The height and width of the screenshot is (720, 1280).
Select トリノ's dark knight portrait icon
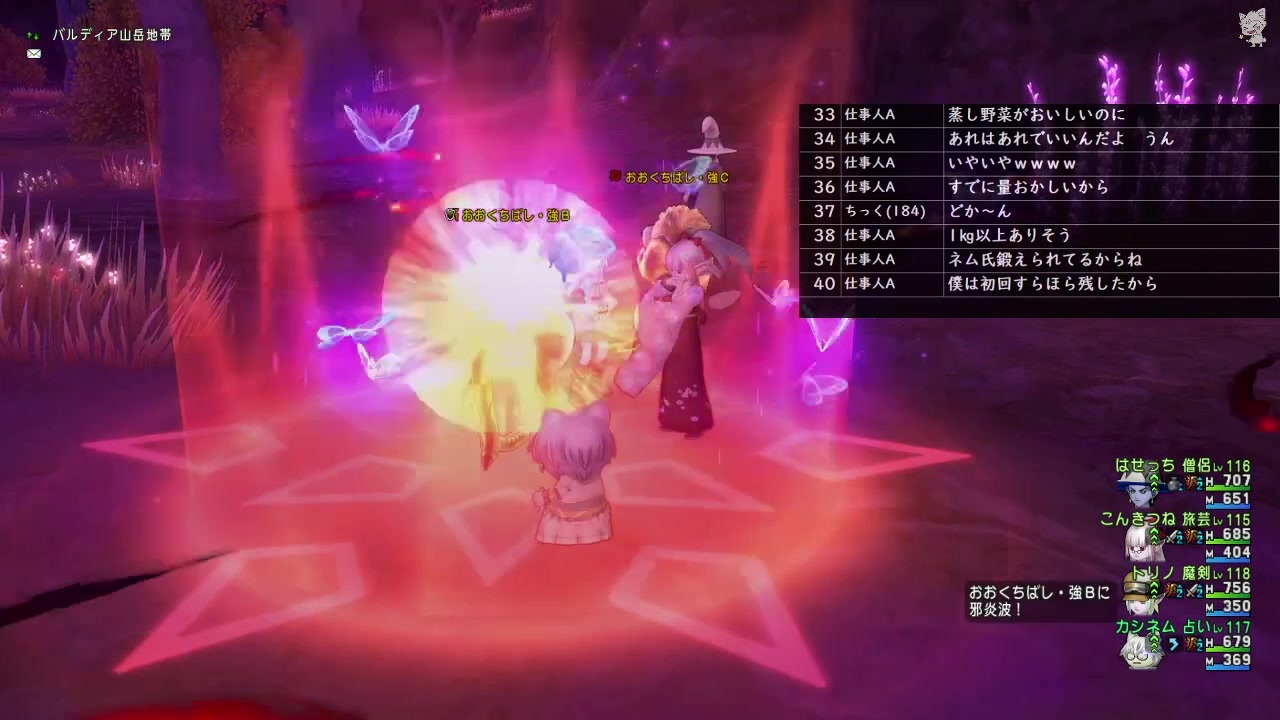point(1139,599)
